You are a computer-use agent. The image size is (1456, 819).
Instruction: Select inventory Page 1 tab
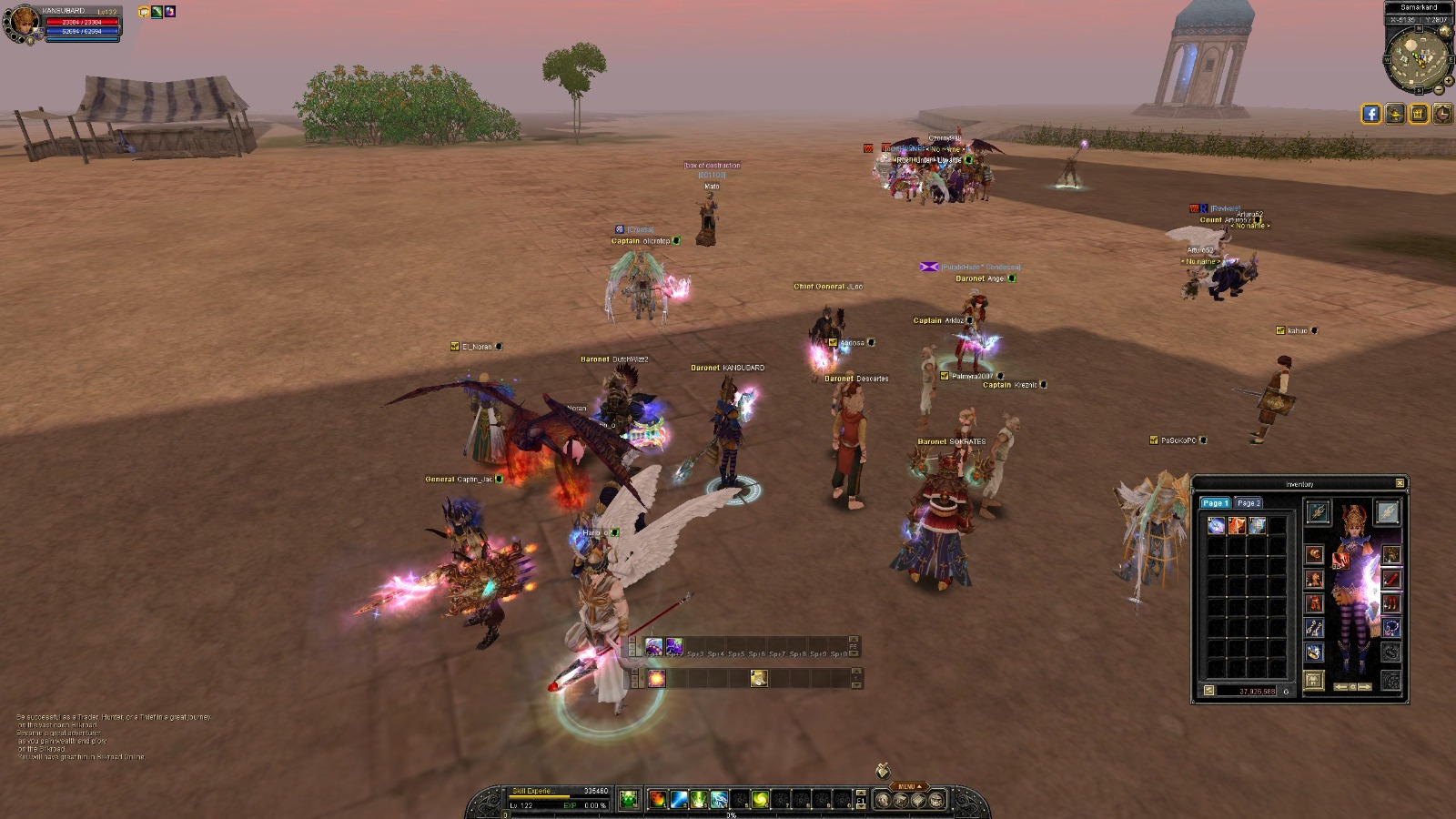(x=1215, y=503)
